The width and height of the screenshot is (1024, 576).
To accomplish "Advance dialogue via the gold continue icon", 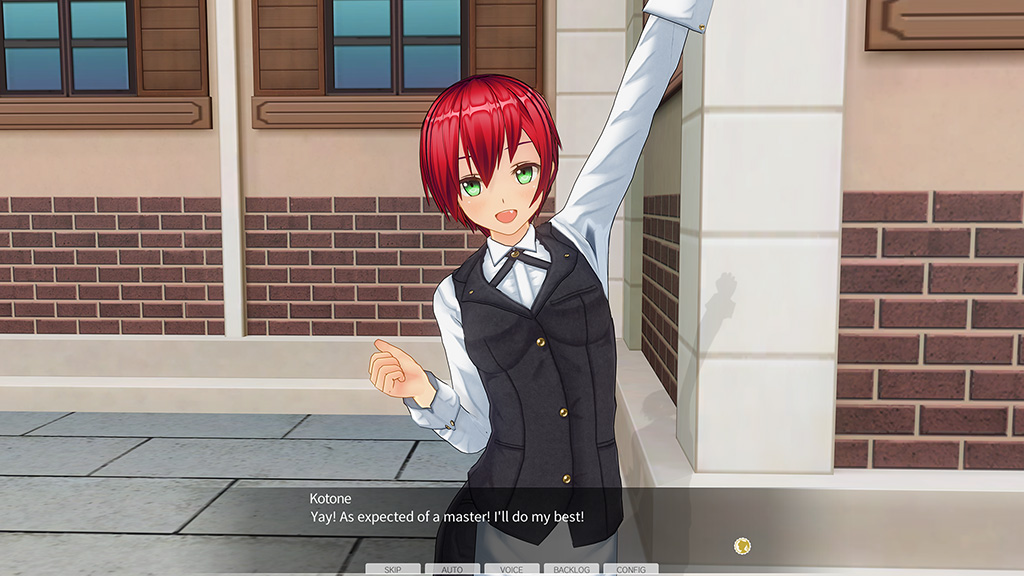I will pyautogui.click(x=742, y=546).
